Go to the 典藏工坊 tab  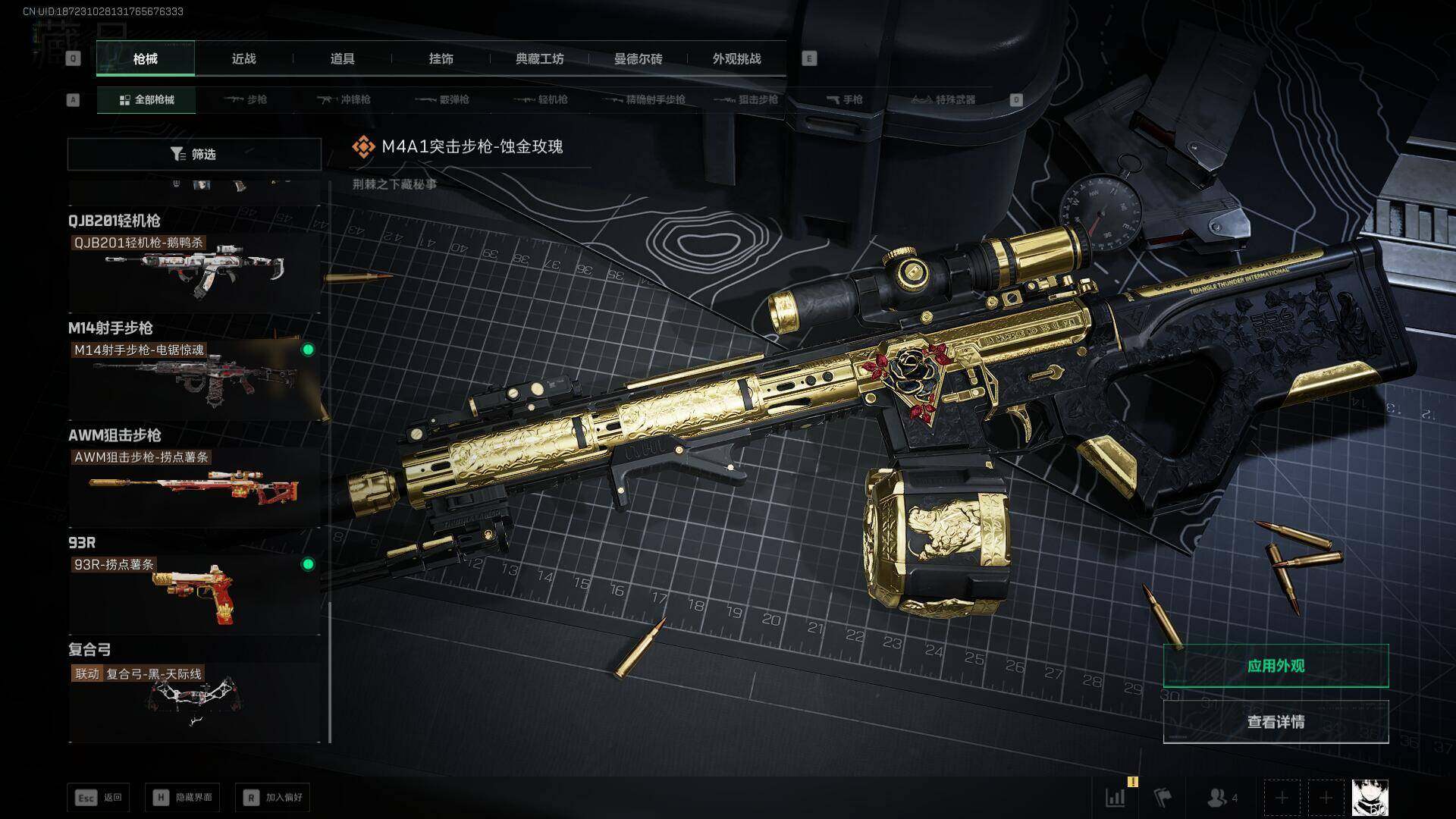point(539,58)
